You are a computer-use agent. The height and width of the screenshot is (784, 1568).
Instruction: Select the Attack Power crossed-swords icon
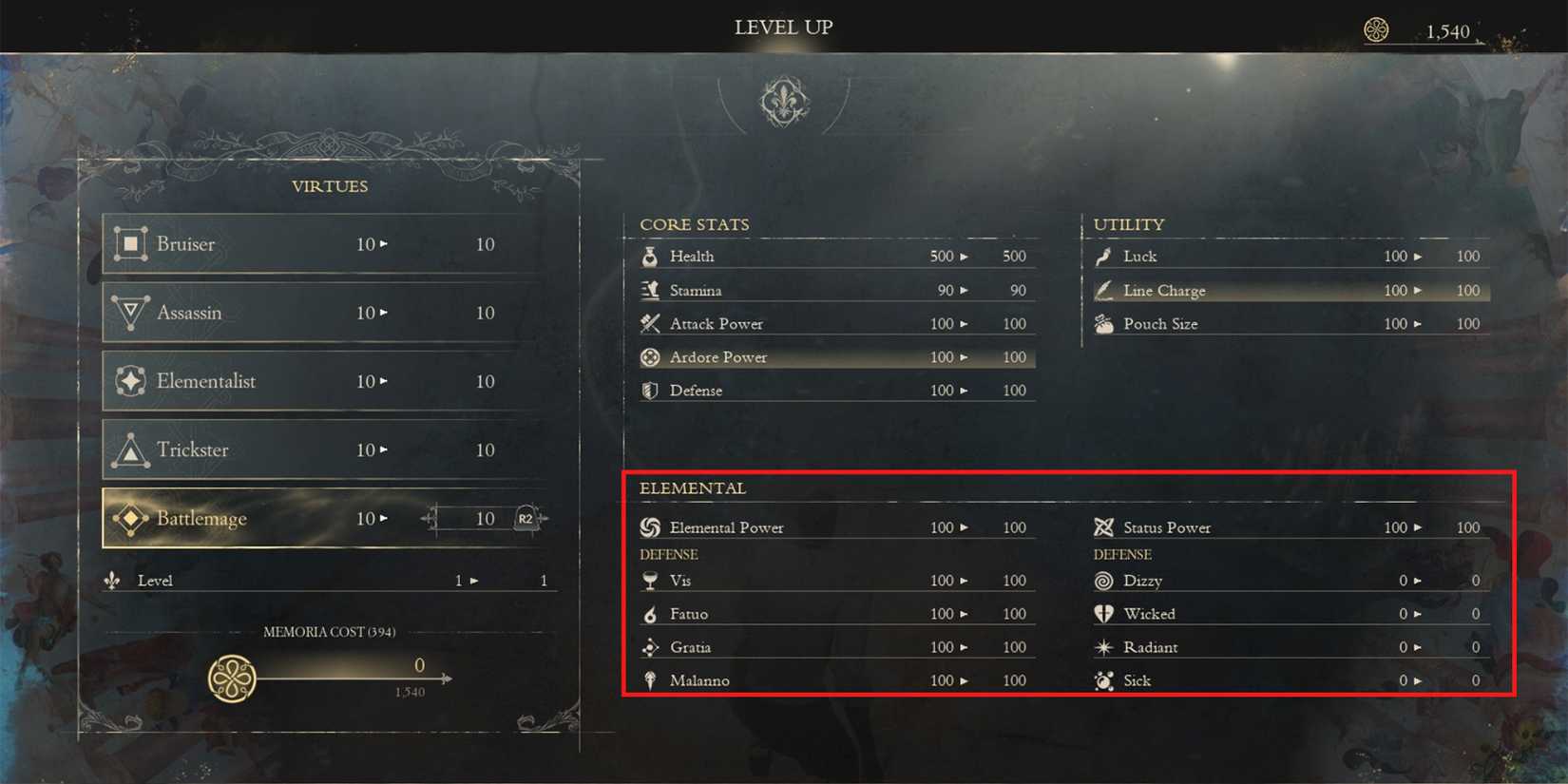[650, 323]
